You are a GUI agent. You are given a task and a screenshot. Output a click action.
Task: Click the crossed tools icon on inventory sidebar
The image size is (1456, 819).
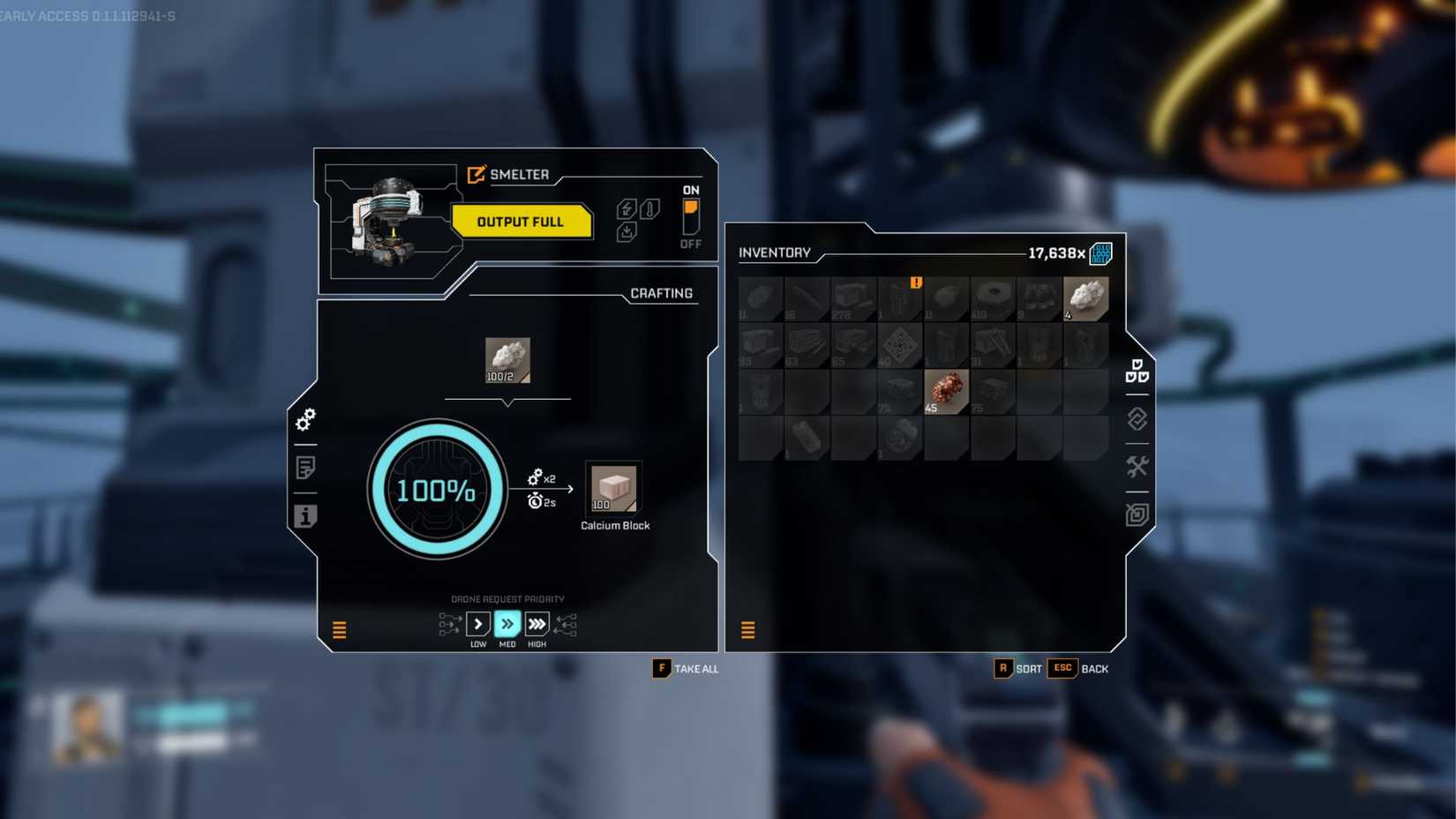pos(1137,466)
